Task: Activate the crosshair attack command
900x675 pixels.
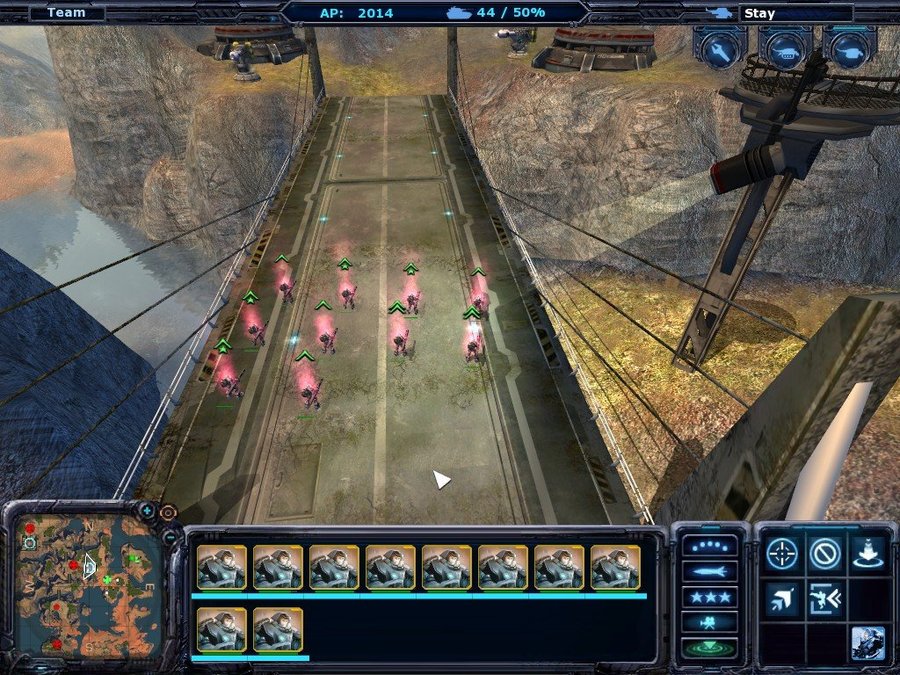Action: click(x=782, y=553)
